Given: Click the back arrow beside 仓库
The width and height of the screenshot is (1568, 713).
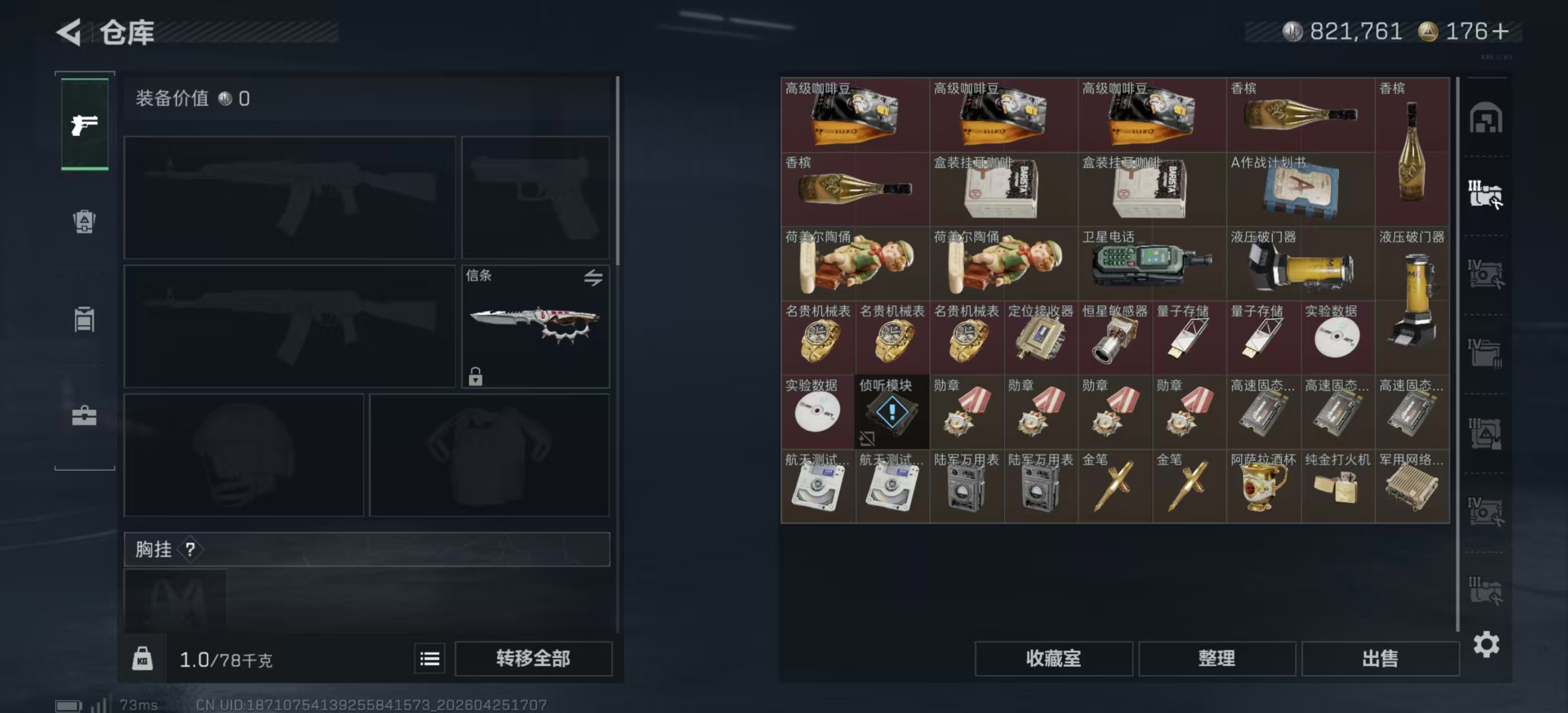Looking at the screenshot, I should point(69,32).
